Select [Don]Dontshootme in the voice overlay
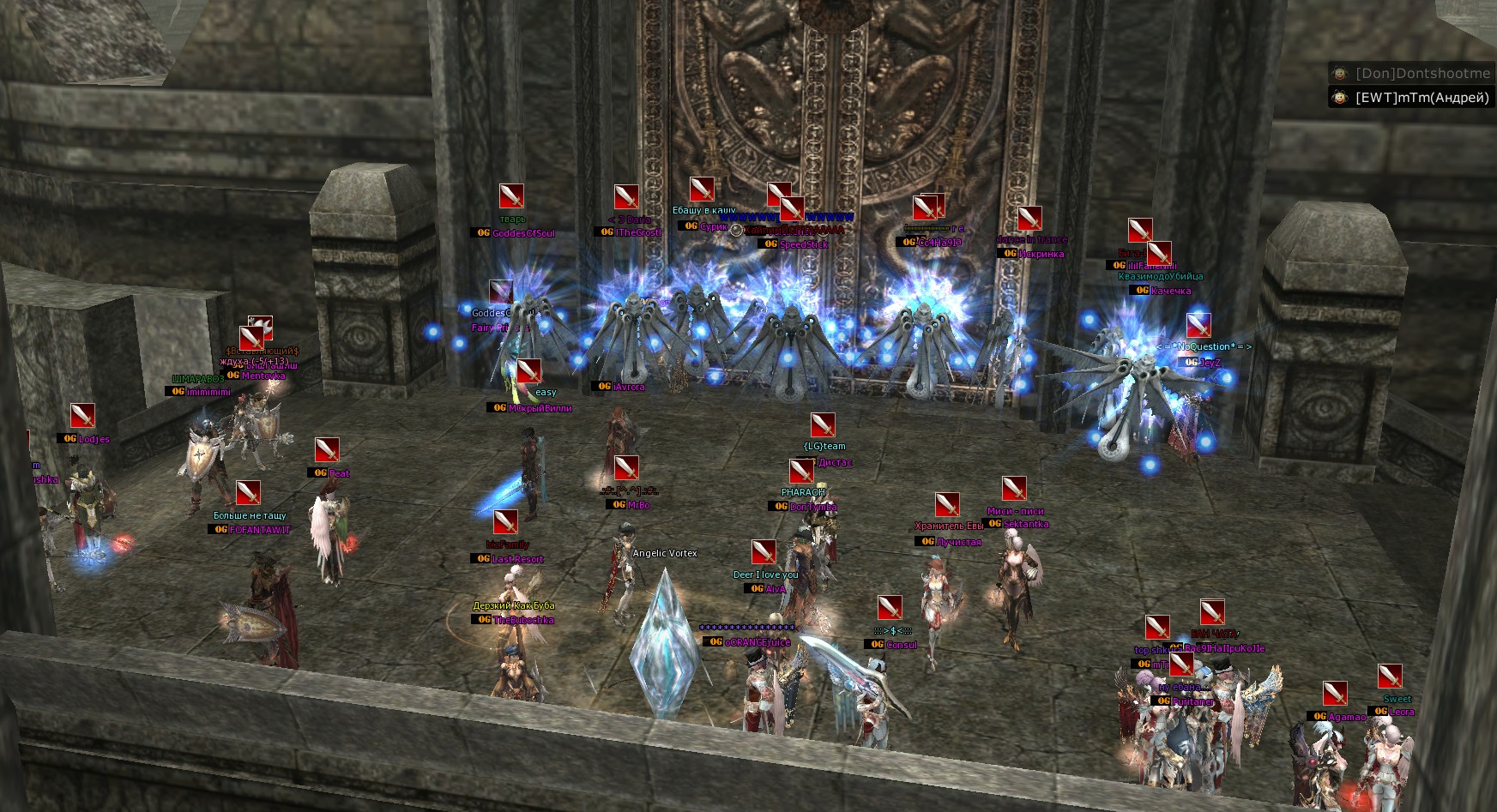Viewport: 1497px width, 812px height. click(1422, 74)
